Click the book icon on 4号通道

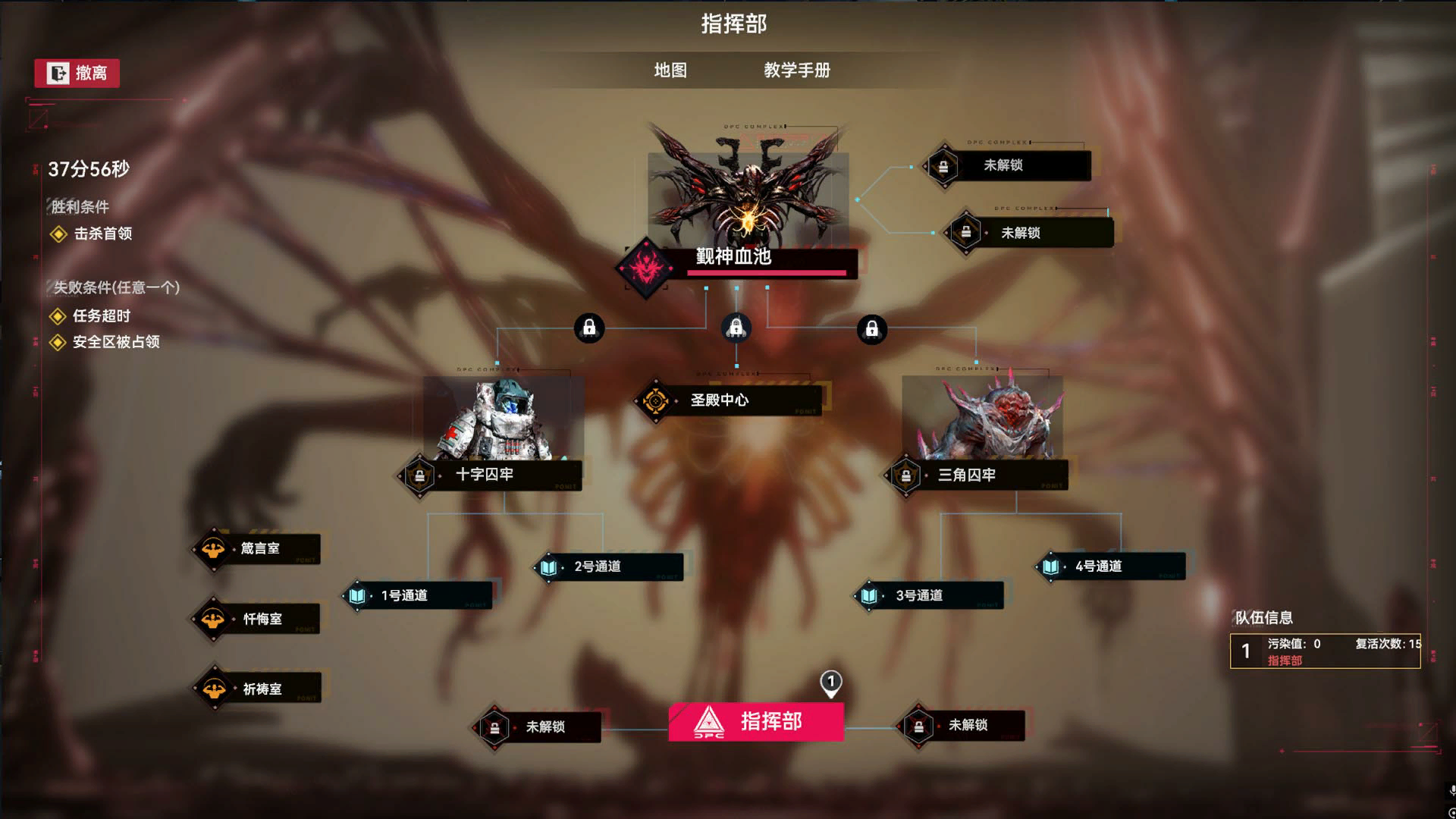point(1053,566)
